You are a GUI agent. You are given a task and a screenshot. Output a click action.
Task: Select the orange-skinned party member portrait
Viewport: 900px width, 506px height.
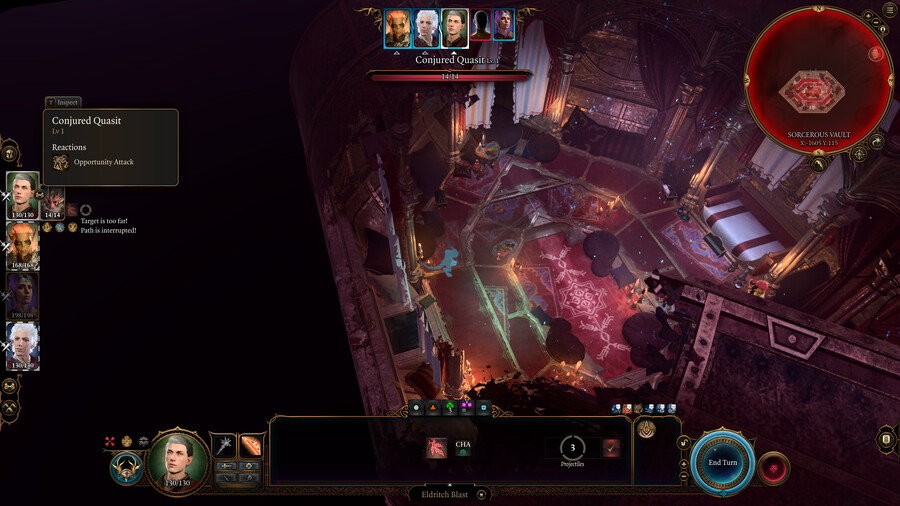click(22, 243)
